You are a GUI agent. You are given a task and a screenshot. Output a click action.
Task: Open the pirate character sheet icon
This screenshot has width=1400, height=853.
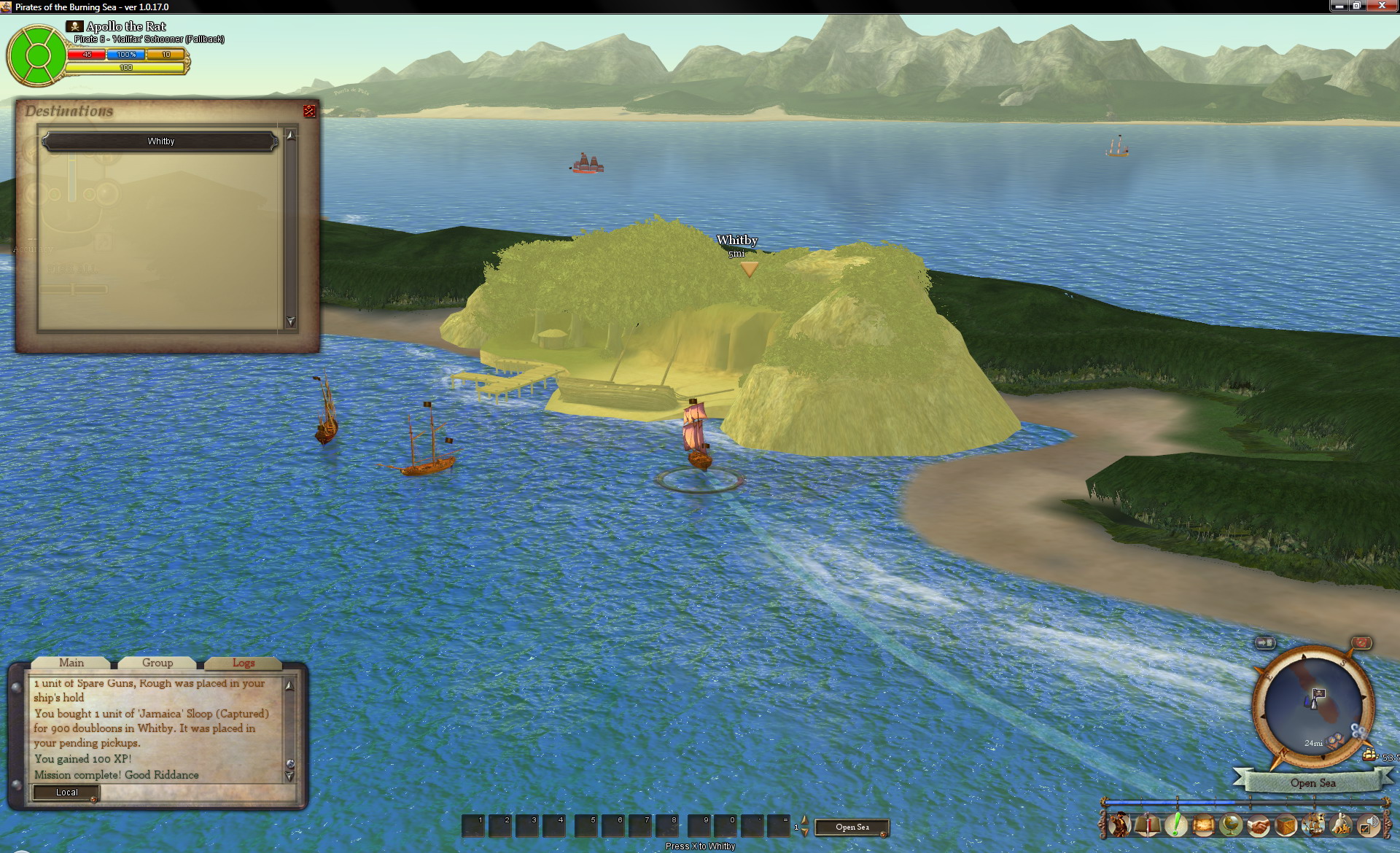click(1119, 825)
